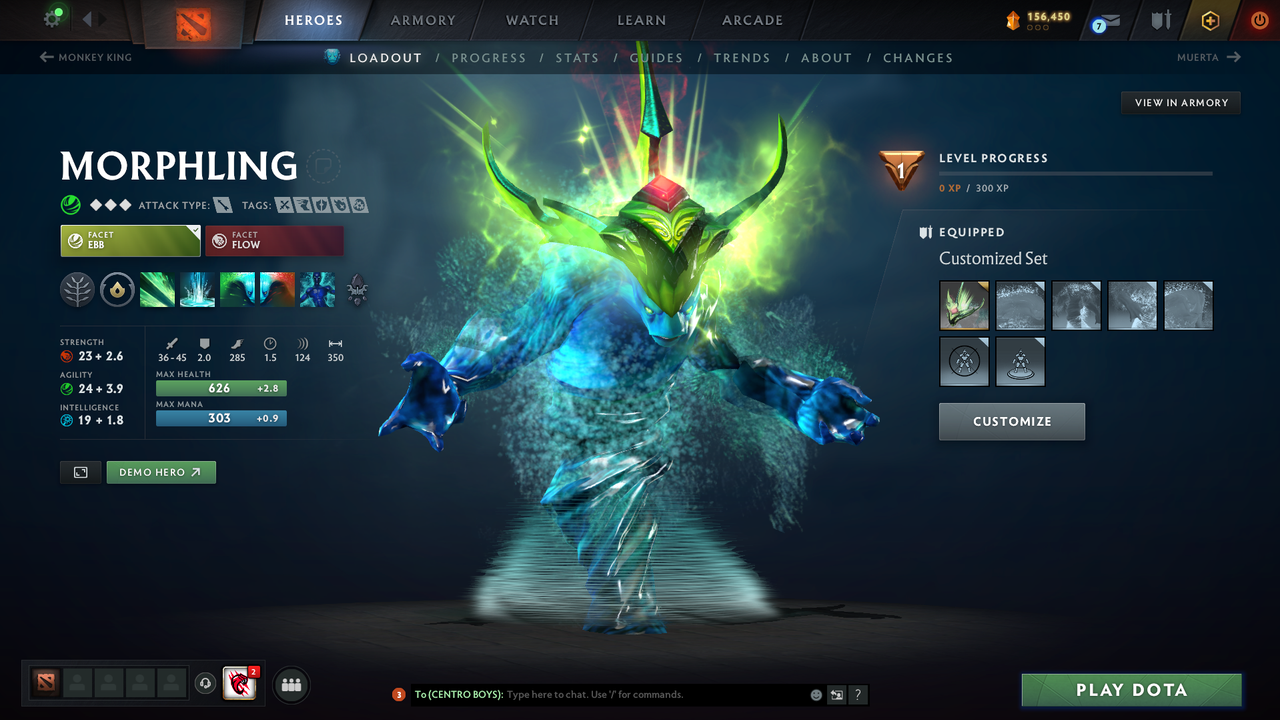Open the Guides section for Morphling
Screen dimensions: 1280x720
(656, 57)
